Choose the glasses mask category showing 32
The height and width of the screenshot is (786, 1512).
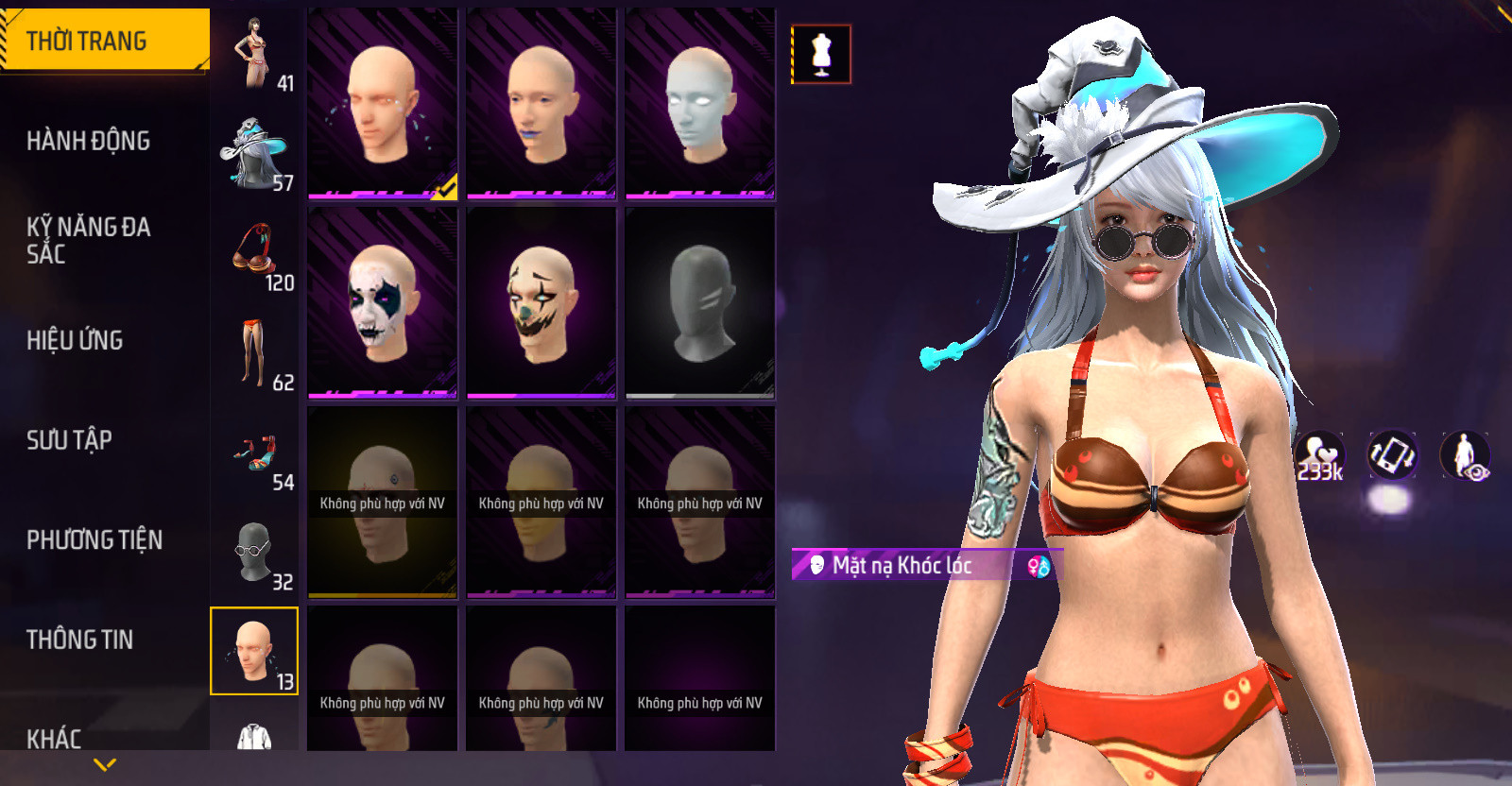pyautogui.click(x=255, y=554)
